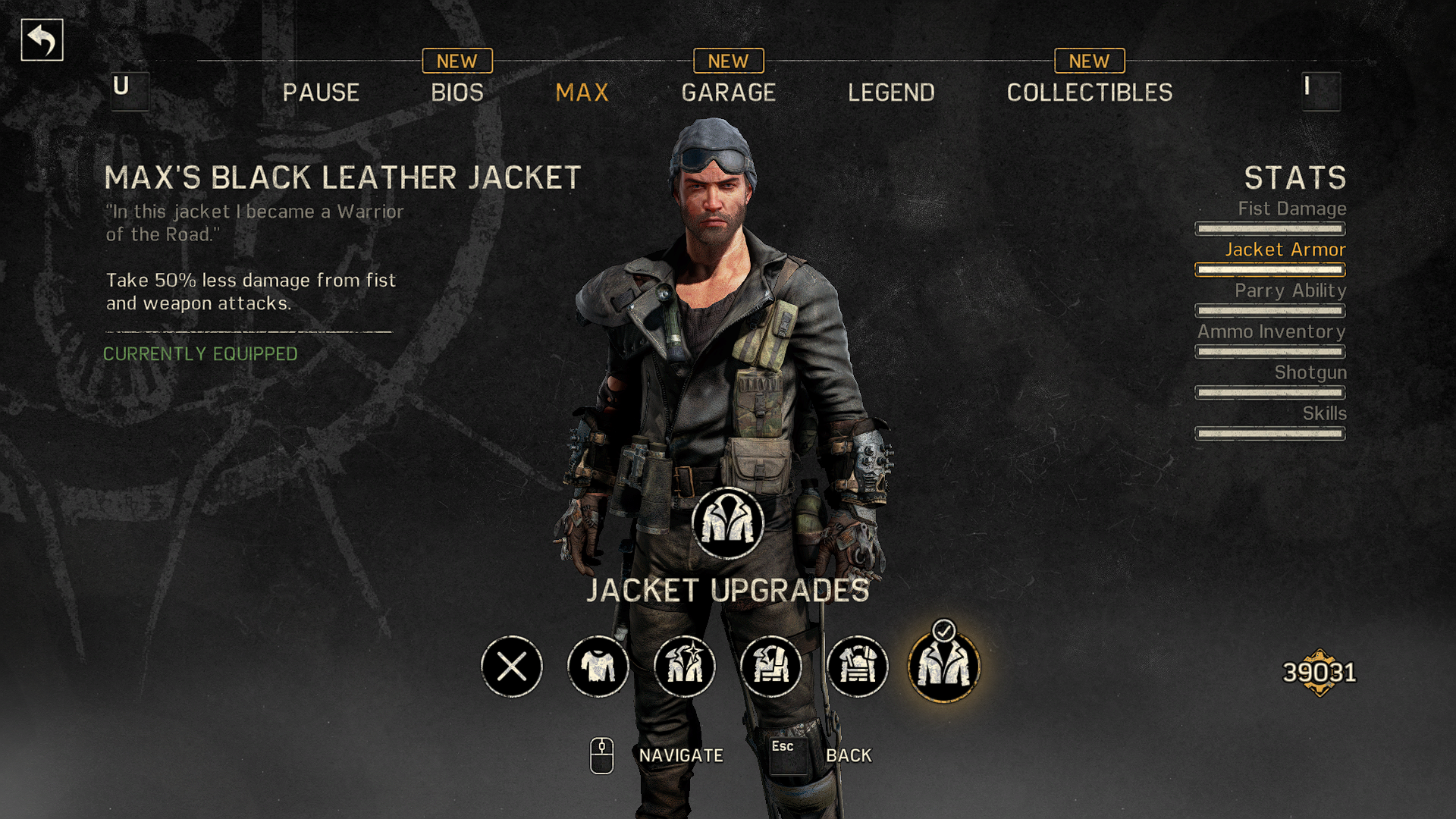Image resolution: width=1456 pixels, height=819 pixels.
Task: Select the Fist Damage stat
Action: click(1291, 209)
